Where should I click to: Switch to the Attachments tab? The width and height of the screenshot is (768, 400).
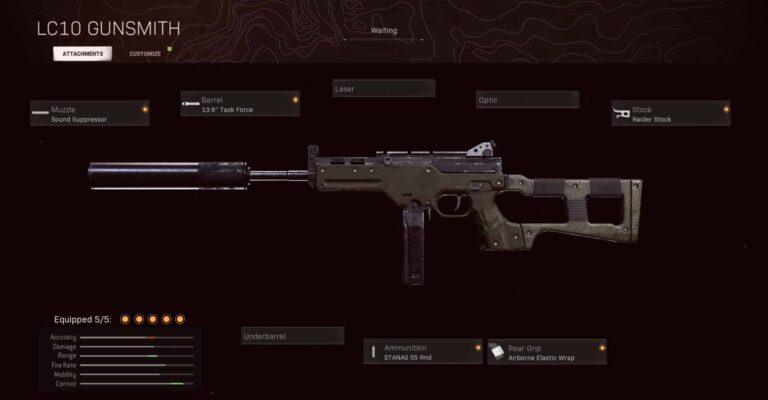(x=82, y=53)
